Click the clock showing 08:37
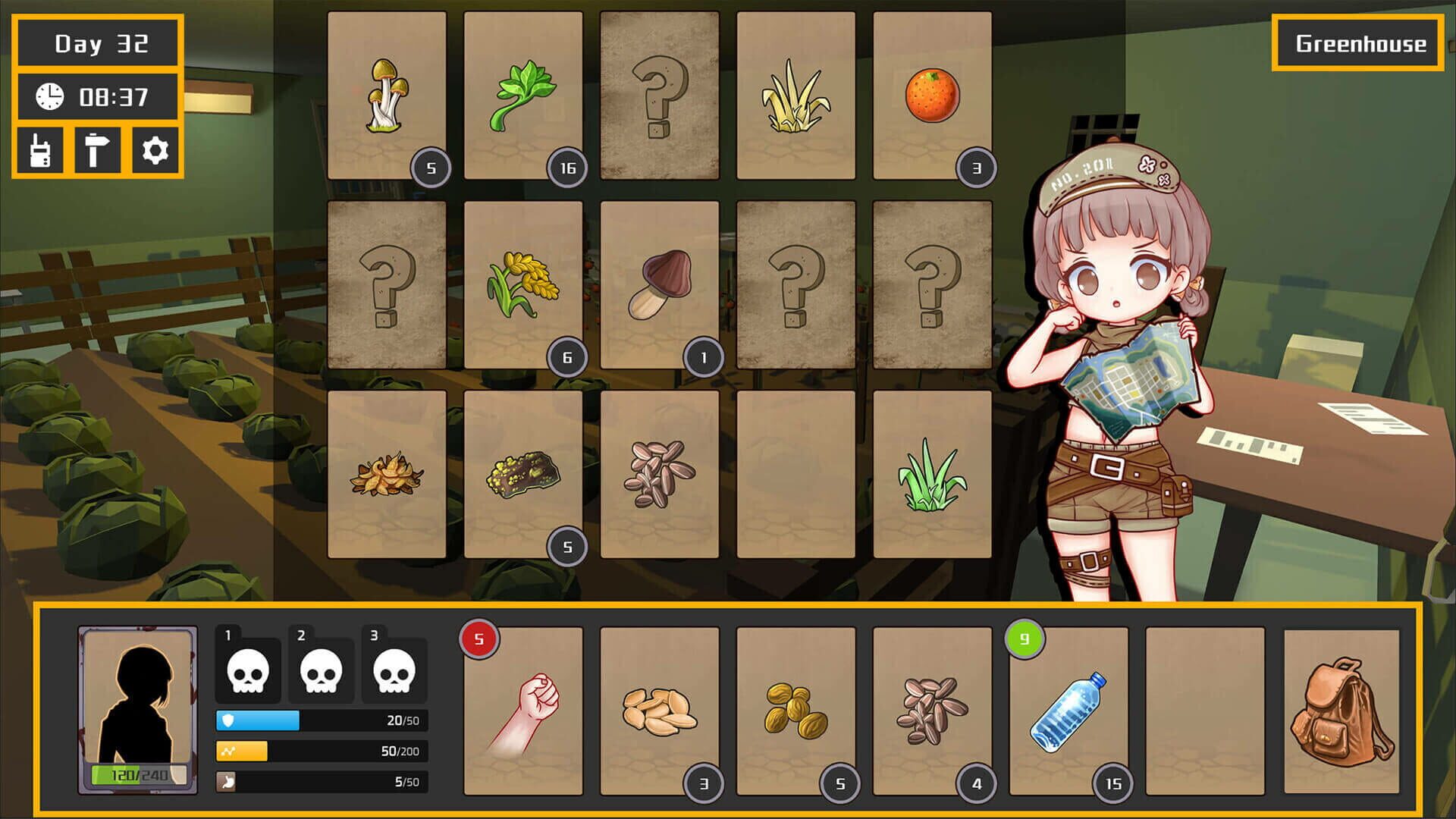 97,97
